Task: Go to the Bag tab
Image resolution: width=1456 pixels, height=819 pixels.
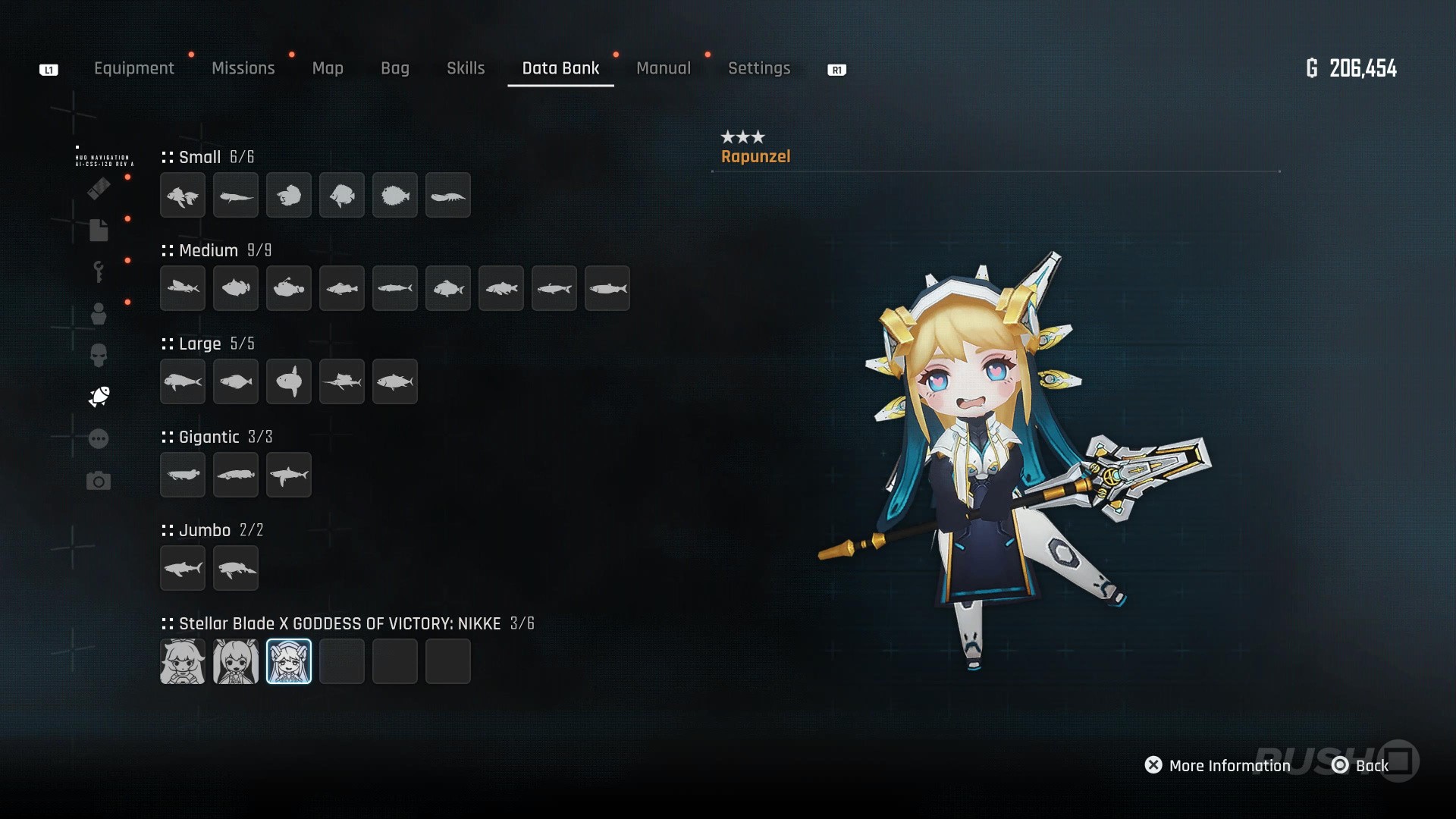Action: (x=394, y=68)
